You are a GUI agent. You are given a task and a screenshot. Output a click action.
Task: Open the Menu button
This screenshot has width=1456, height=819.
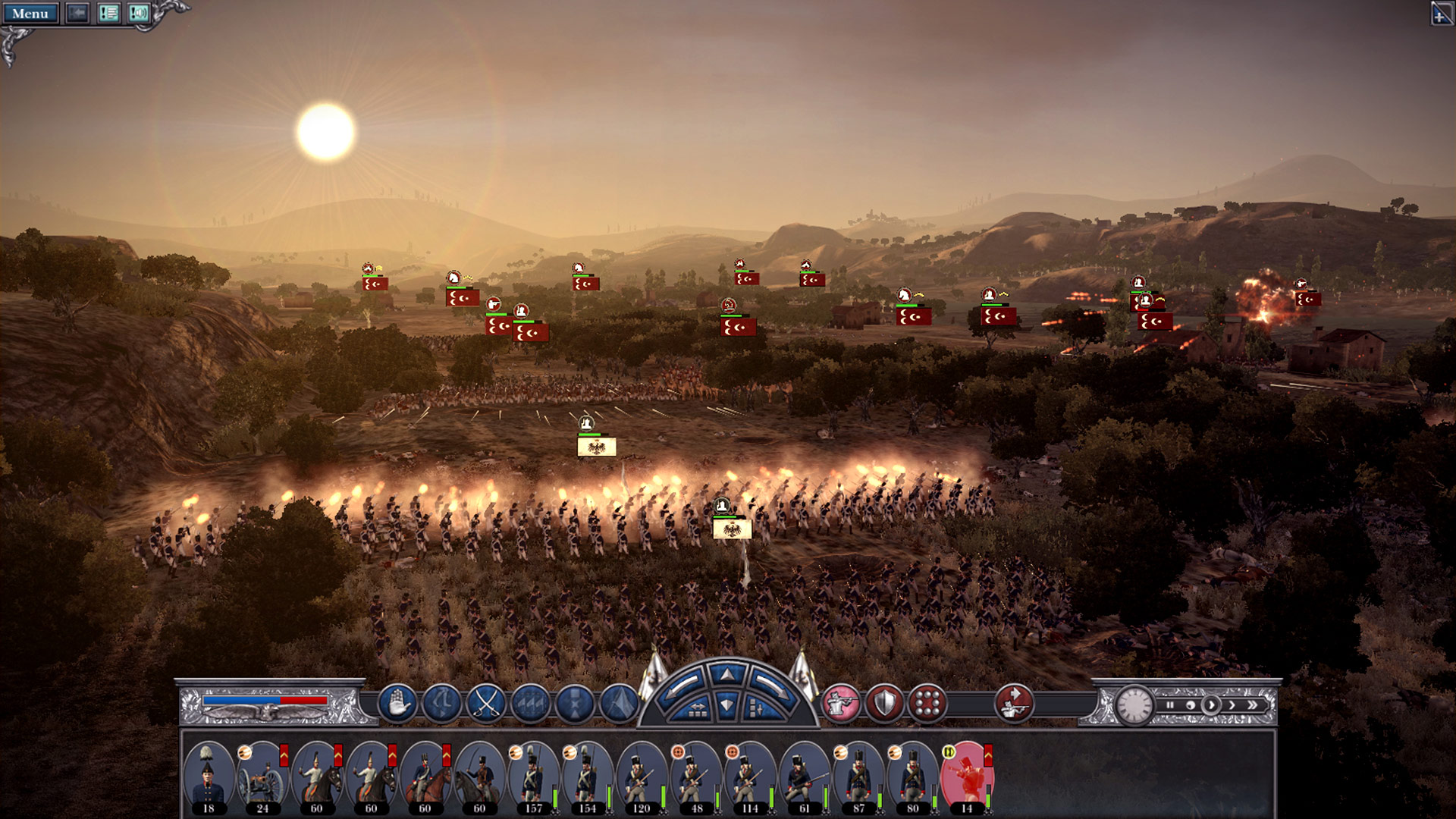[30, 14]
